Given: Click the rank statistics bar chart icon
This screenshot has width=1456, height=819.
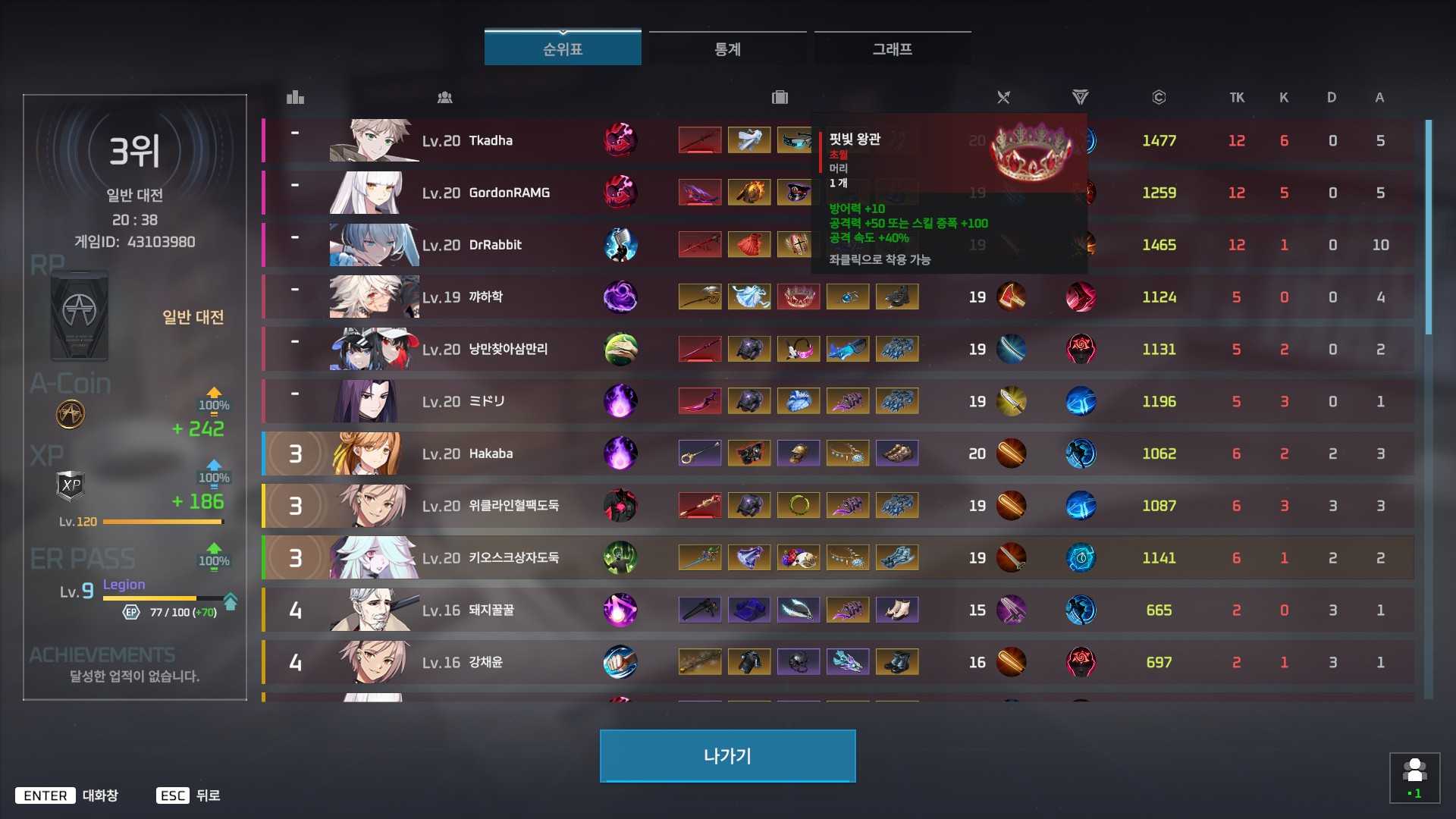Looking at the screenshot, I should coord(295,97).
